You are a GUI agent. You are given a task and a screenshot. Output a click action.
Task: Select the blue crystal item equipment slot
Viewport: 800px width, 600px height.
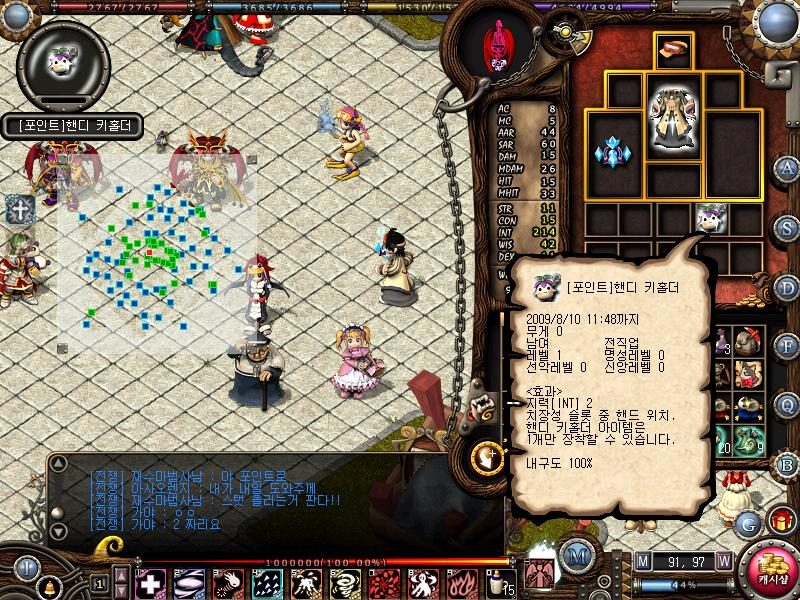pos(612,153)
